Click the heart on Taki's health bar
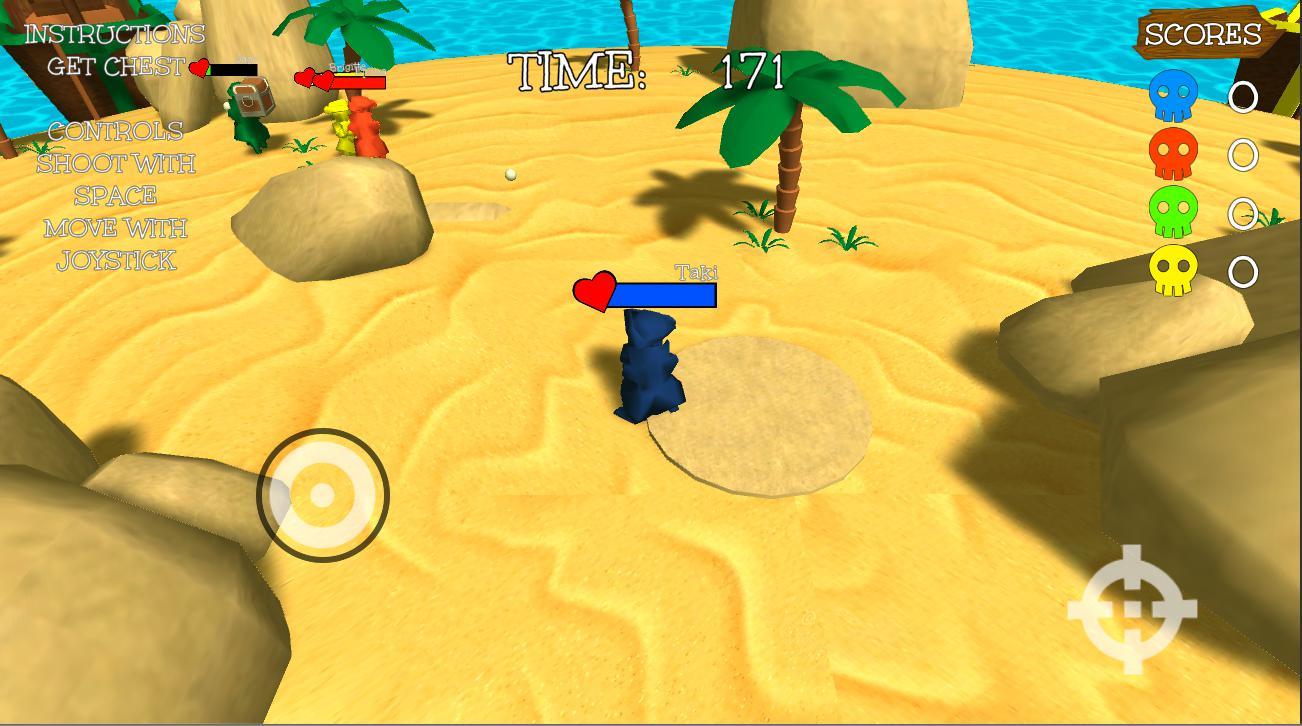This screenshot has height=726, width=1302. coord(594,293)
